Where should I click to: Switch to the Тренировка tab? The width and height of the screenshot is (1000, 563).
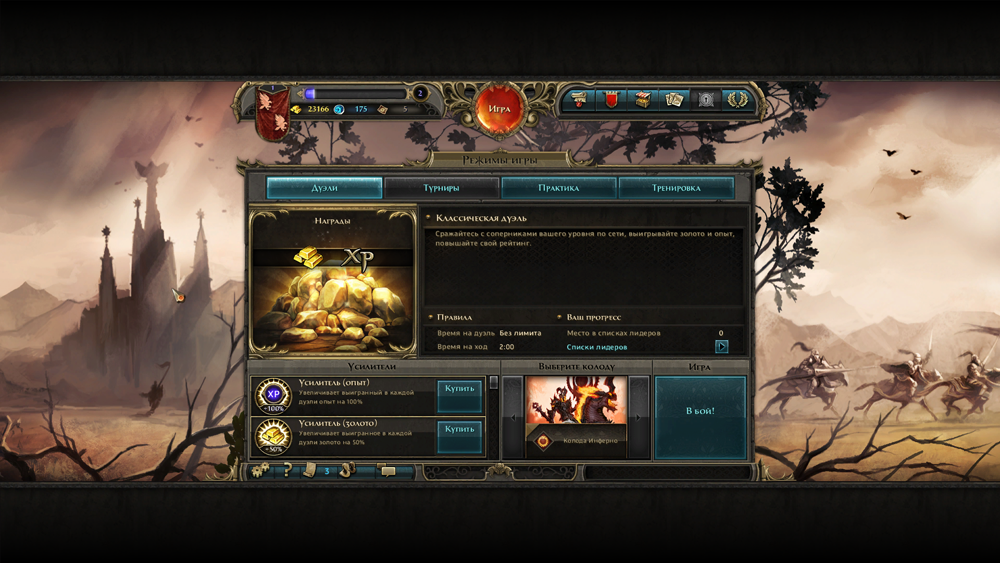(676, 188)
